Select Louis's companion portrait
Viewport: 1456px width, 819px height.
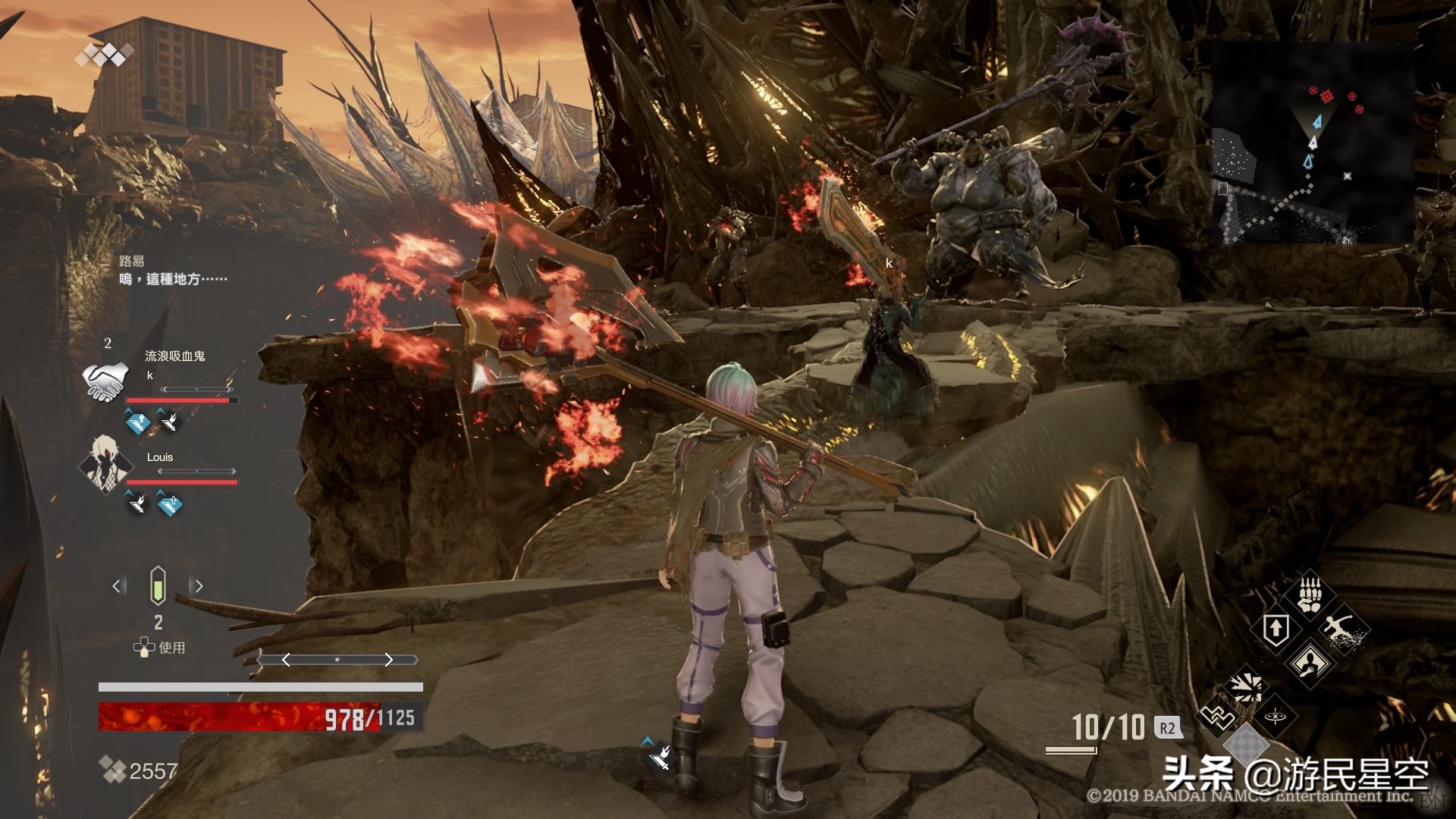104,463
